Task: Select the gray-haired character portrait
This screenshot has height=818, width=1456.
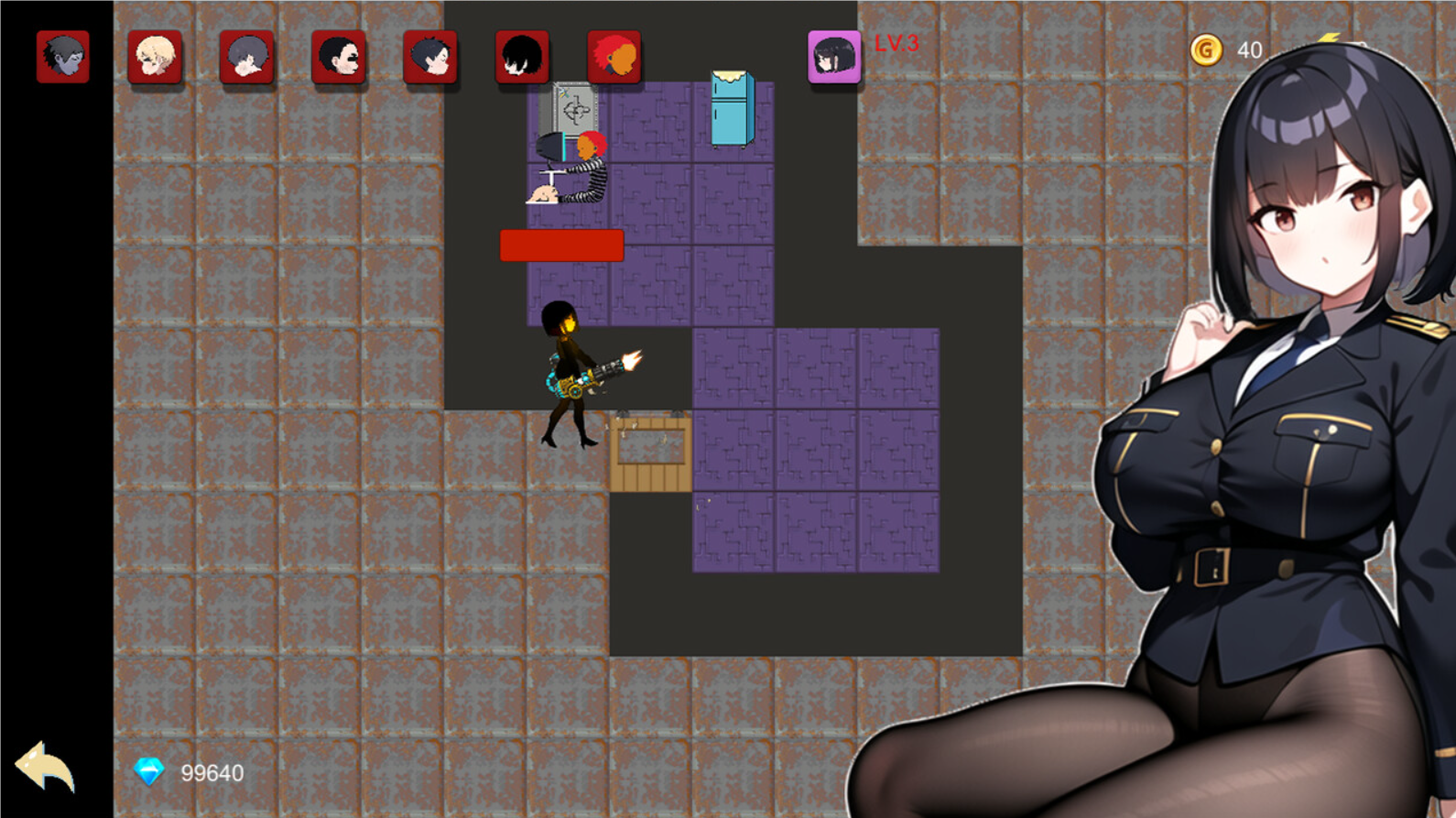Action: tap(64, 55)
